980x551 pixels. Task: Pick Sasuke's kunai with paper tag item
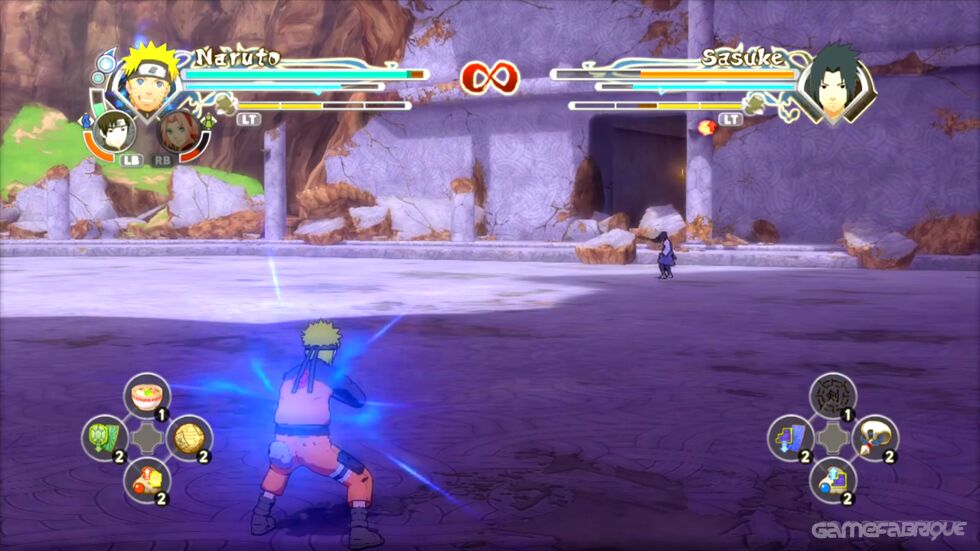(x=875, y=438)
